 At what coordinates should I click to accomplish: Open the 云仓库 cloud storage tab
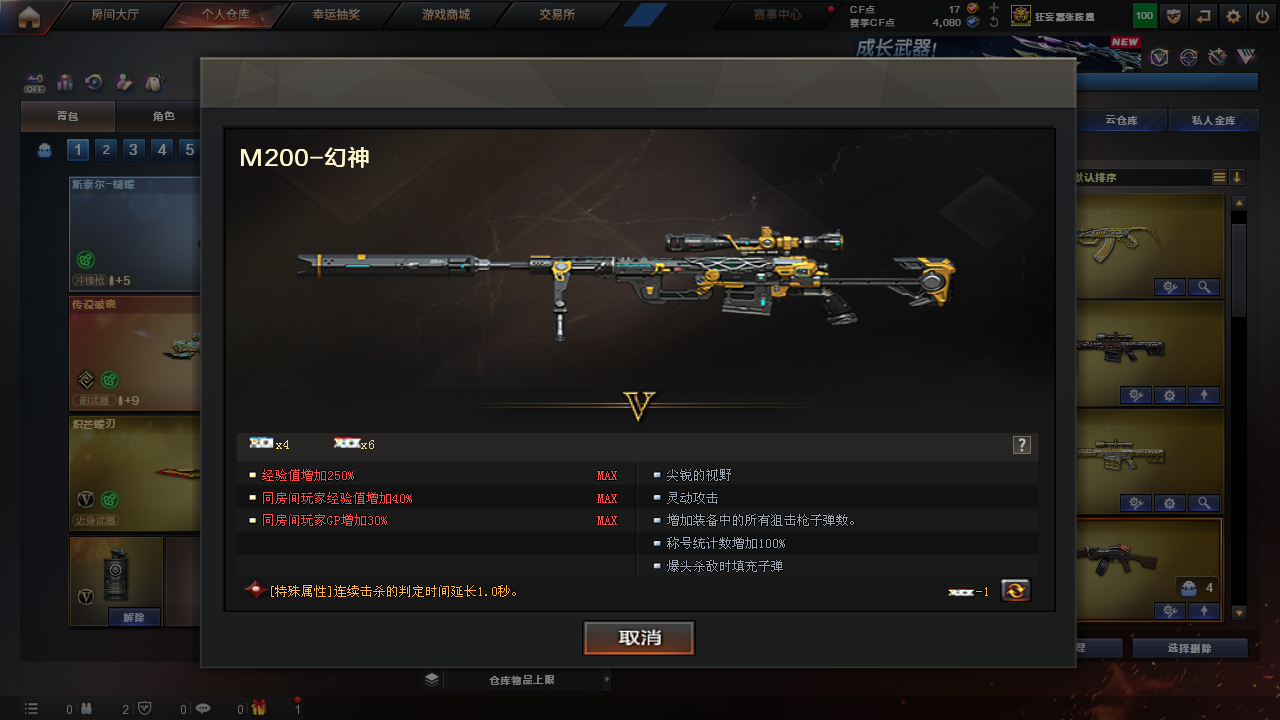[x=1121, y=121]
